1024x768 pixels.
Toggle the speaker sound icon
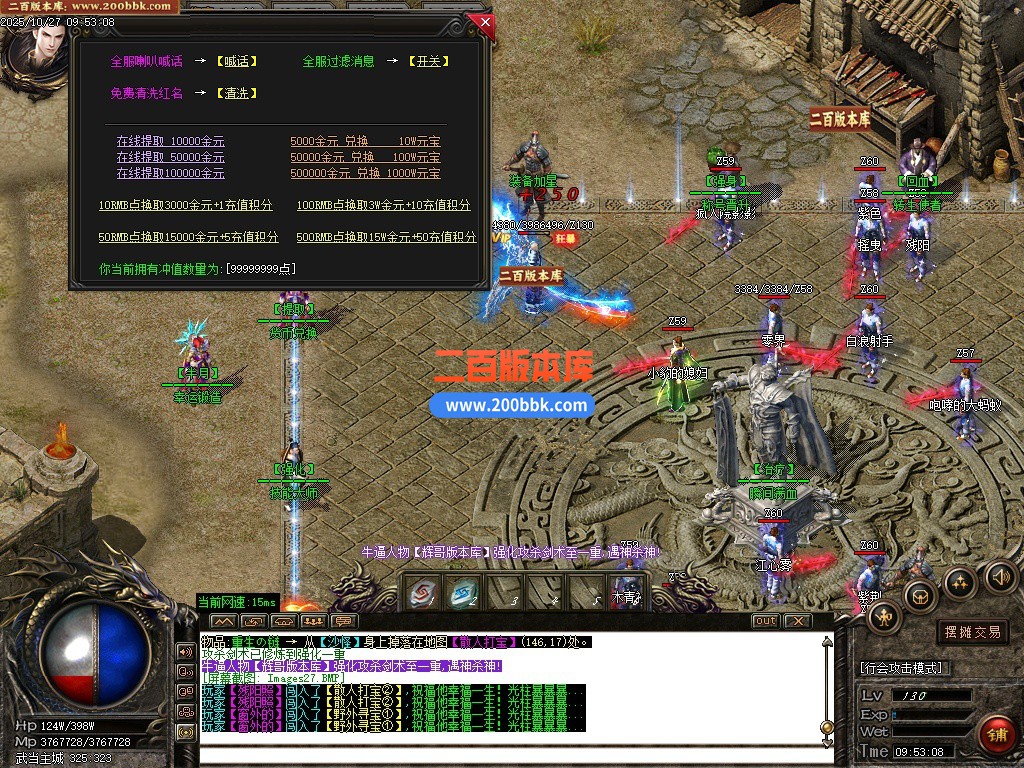tap(1001, 576)
